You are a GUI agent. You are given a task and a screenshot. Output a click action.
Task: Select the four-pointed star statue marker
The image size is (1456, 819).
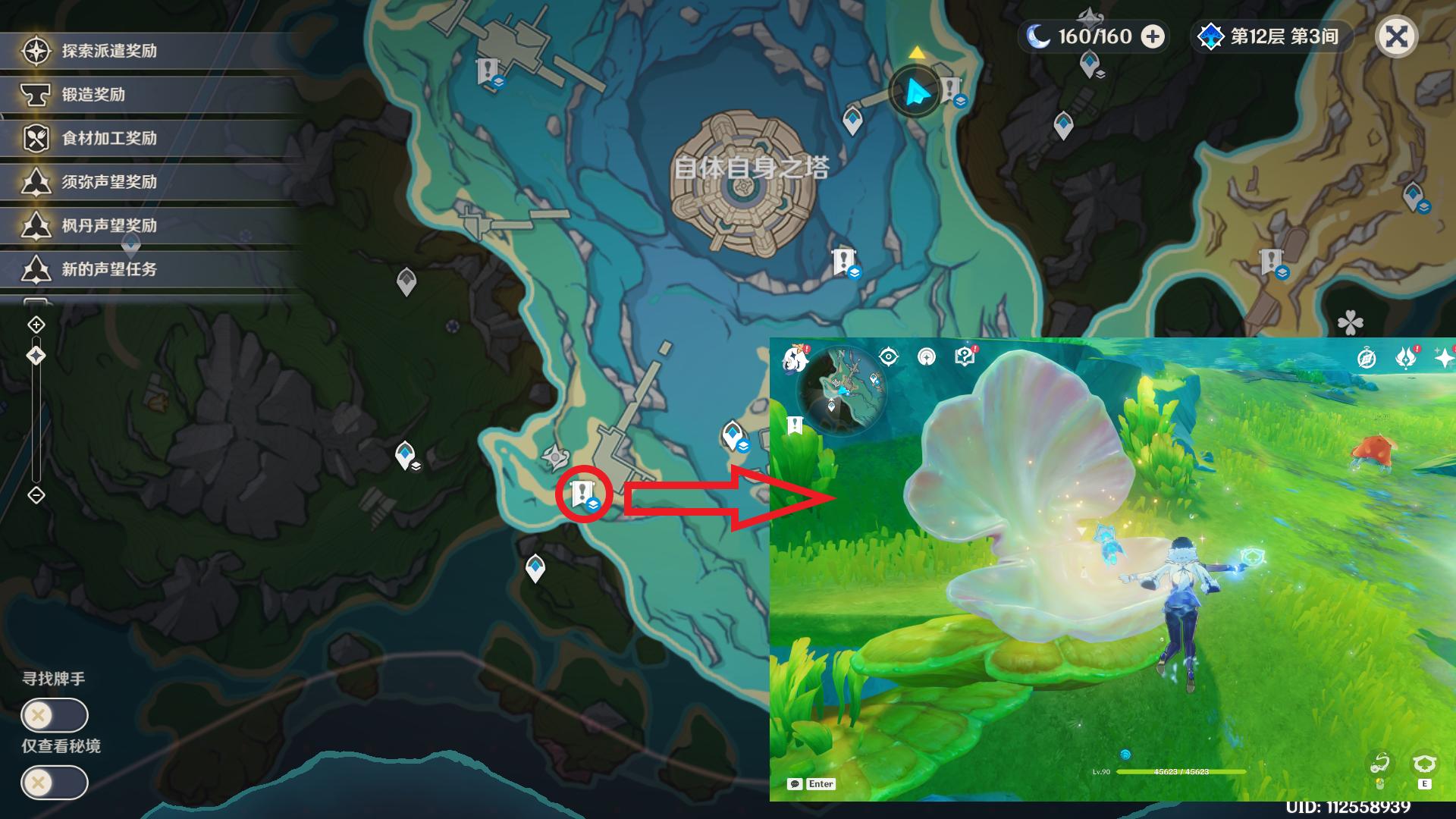click(x=555, y=457)
